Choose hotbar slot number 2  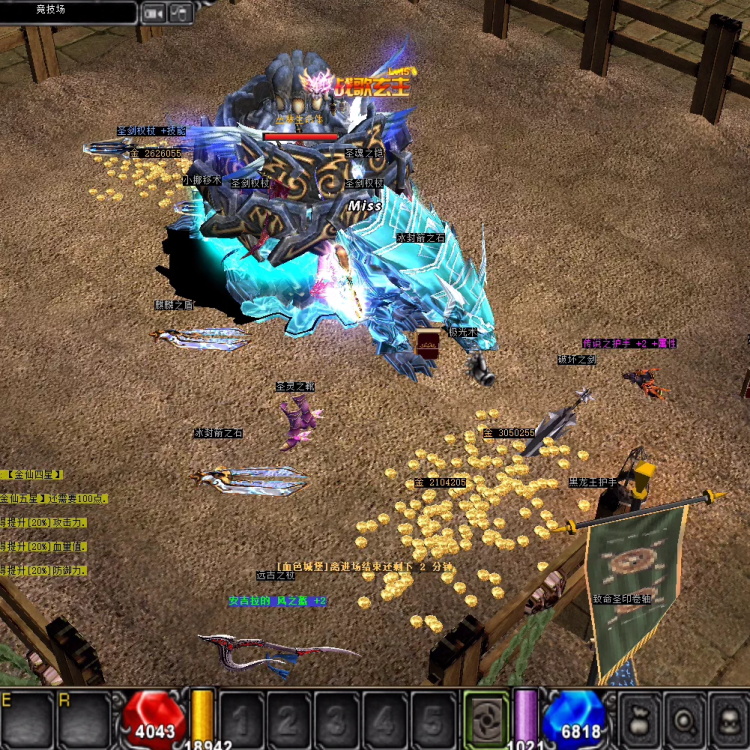(289, 718)
